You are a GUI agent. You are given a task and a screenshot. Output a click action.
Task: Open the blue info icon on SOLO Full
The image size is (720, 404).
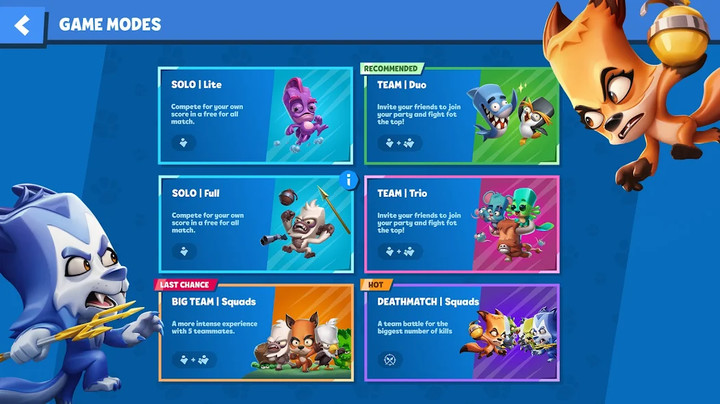349,180
